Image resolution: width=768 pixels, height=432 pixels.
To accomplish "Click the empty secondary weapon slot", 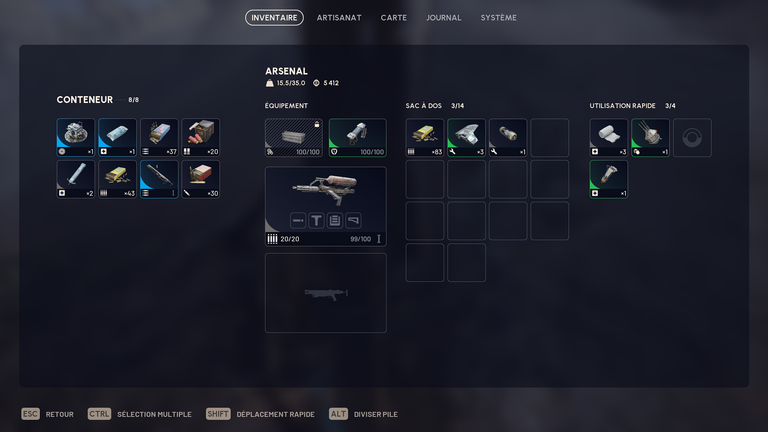I will point(325,292).
